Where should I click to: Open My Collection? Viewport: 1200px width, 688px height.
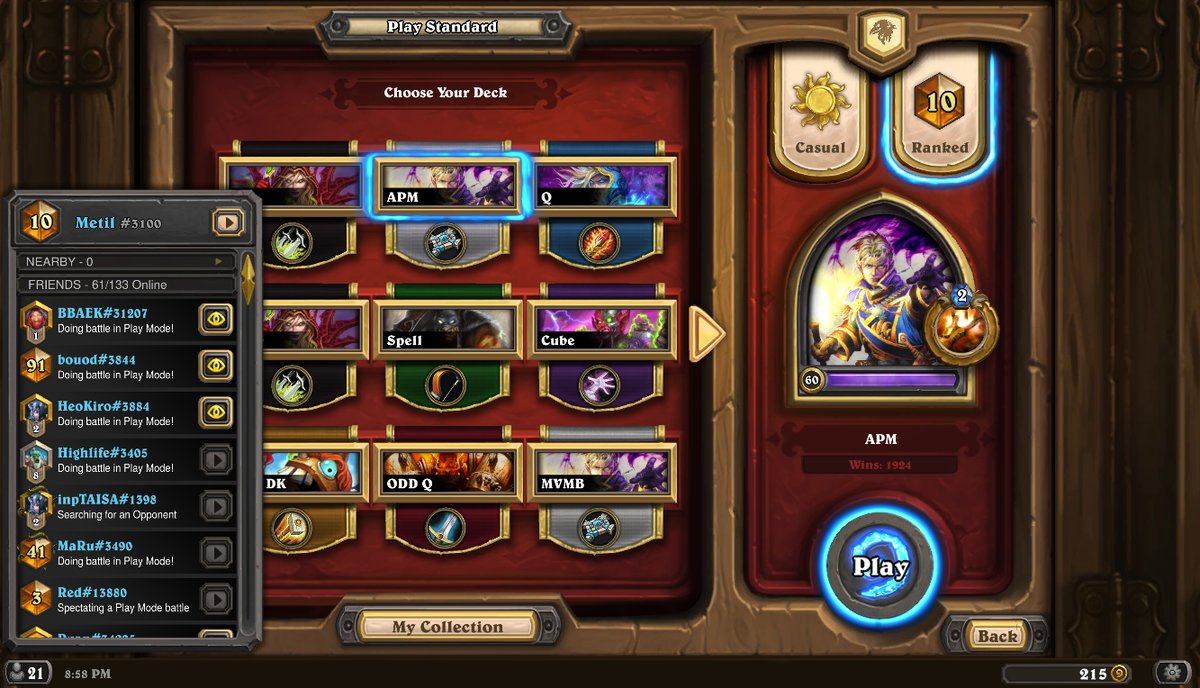click(x=447, y=627)
